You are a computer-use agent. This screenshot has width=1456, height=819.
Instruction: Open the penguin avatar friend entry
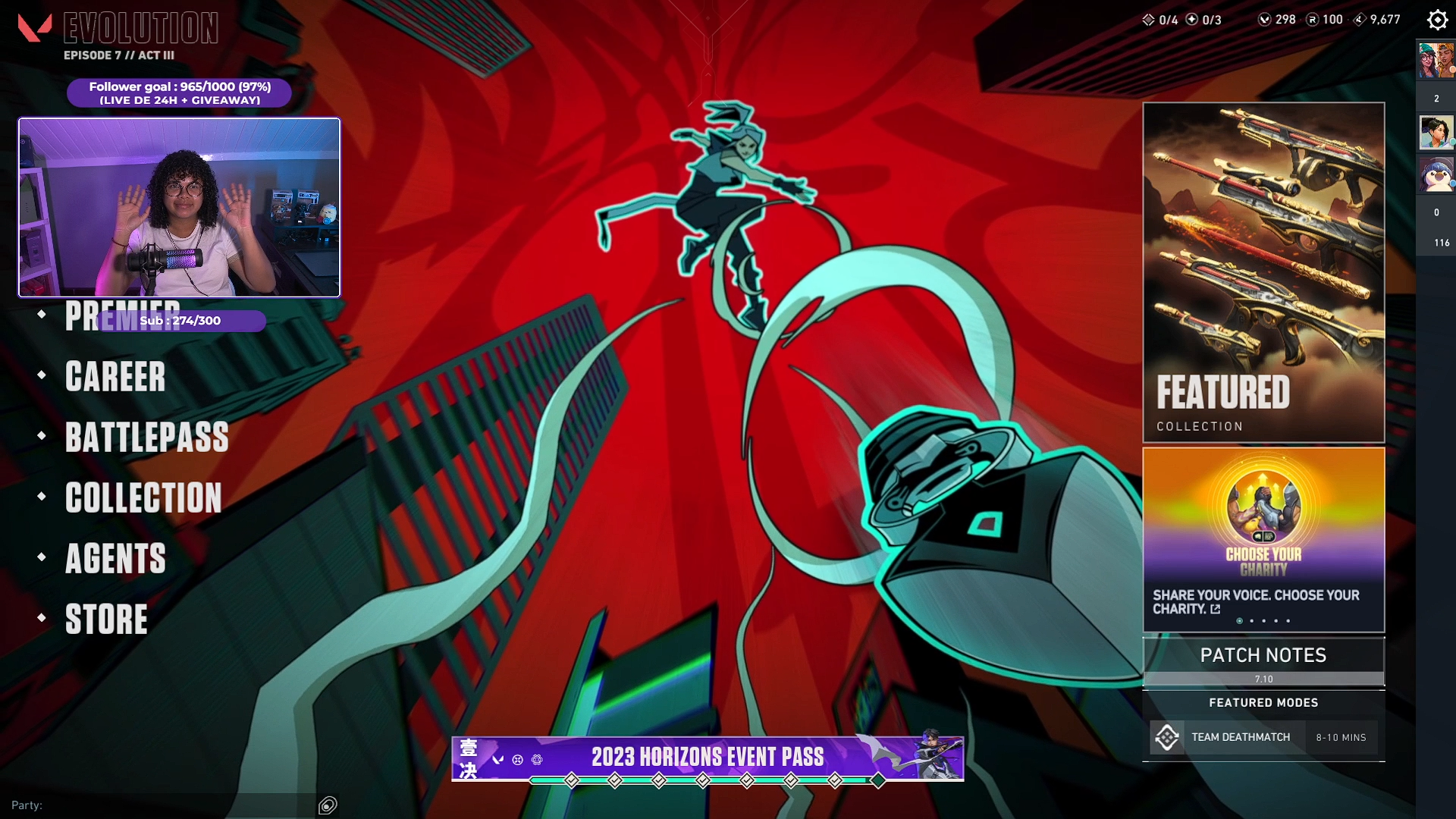pos(1436,175)
